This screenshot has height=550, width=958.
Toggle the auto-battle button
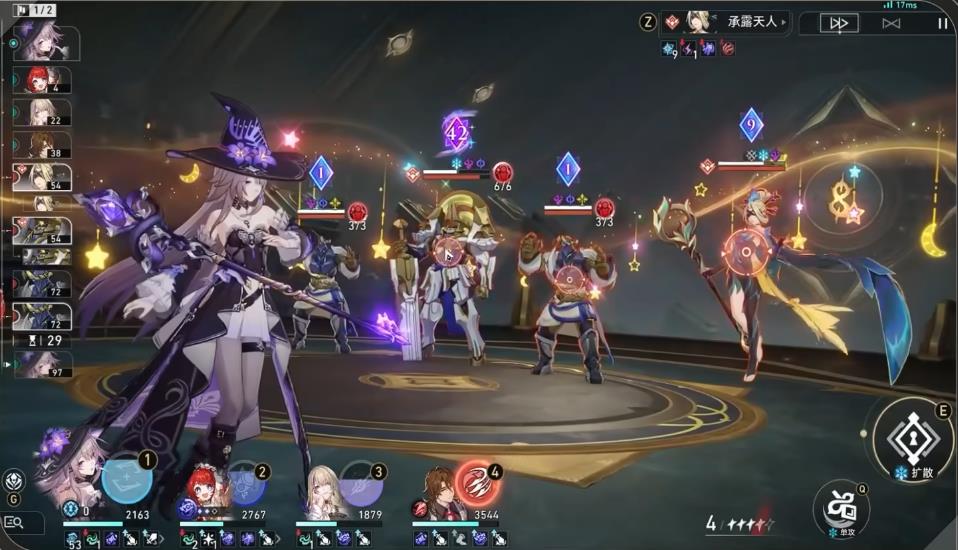[891, 23]
